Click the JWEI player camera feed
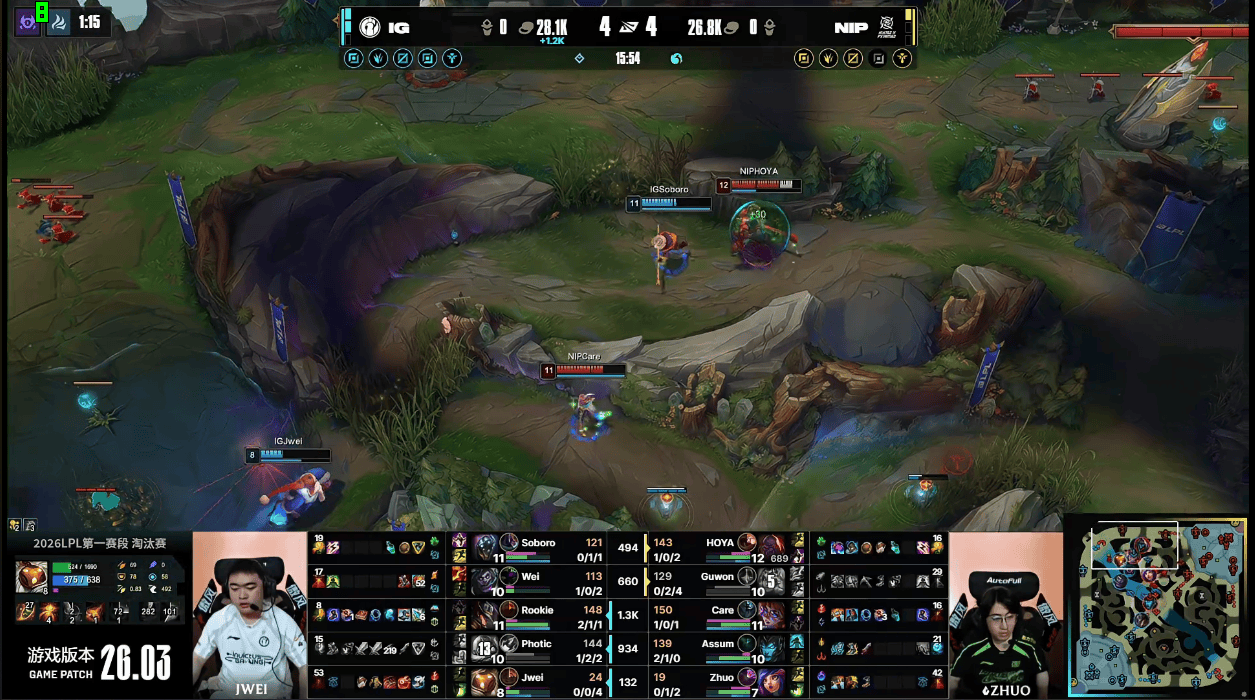Image resolution: width=1255 pixels, height=700 pixels. pos(250,614)
